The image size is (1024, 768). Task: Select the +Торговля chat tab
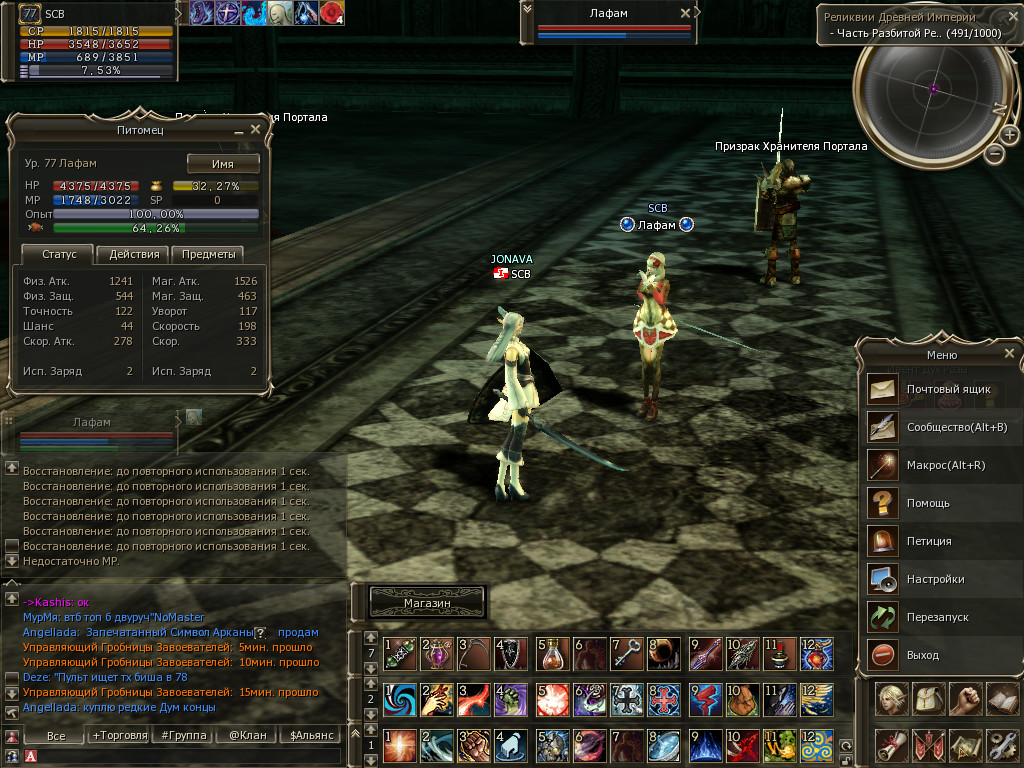click(x=118, y=735)
